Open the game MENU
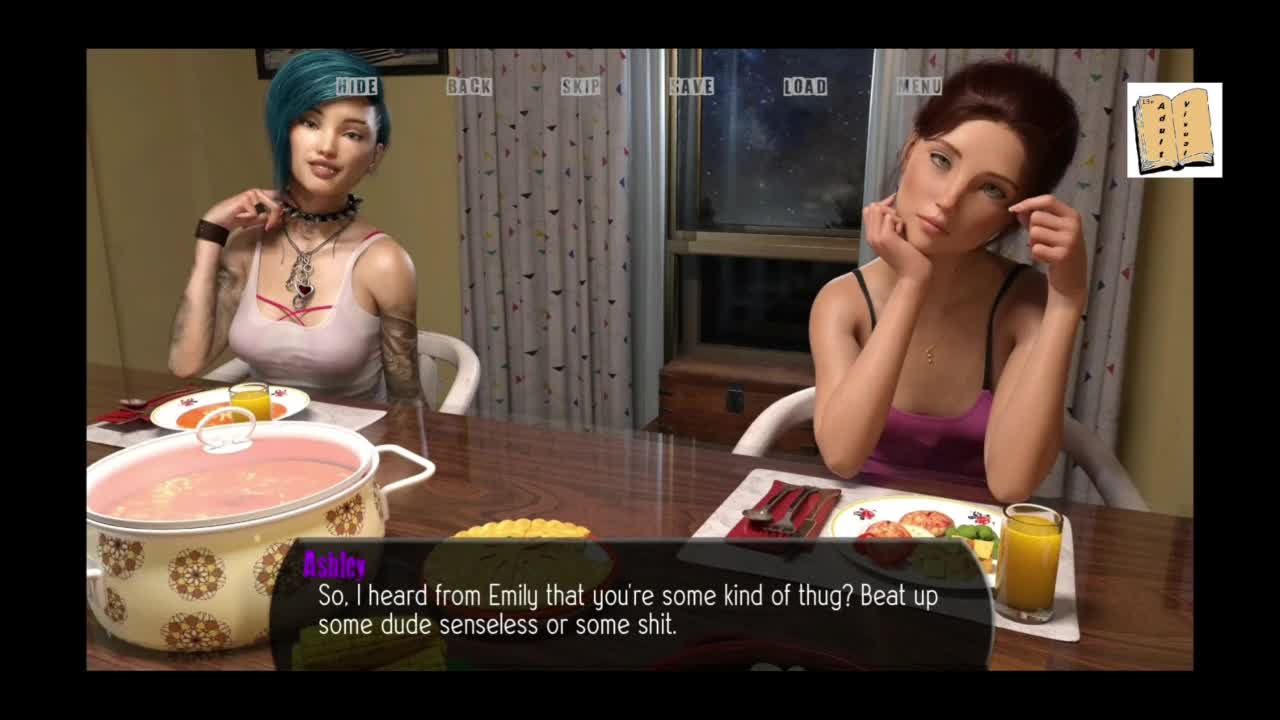 tap(919, 87)
